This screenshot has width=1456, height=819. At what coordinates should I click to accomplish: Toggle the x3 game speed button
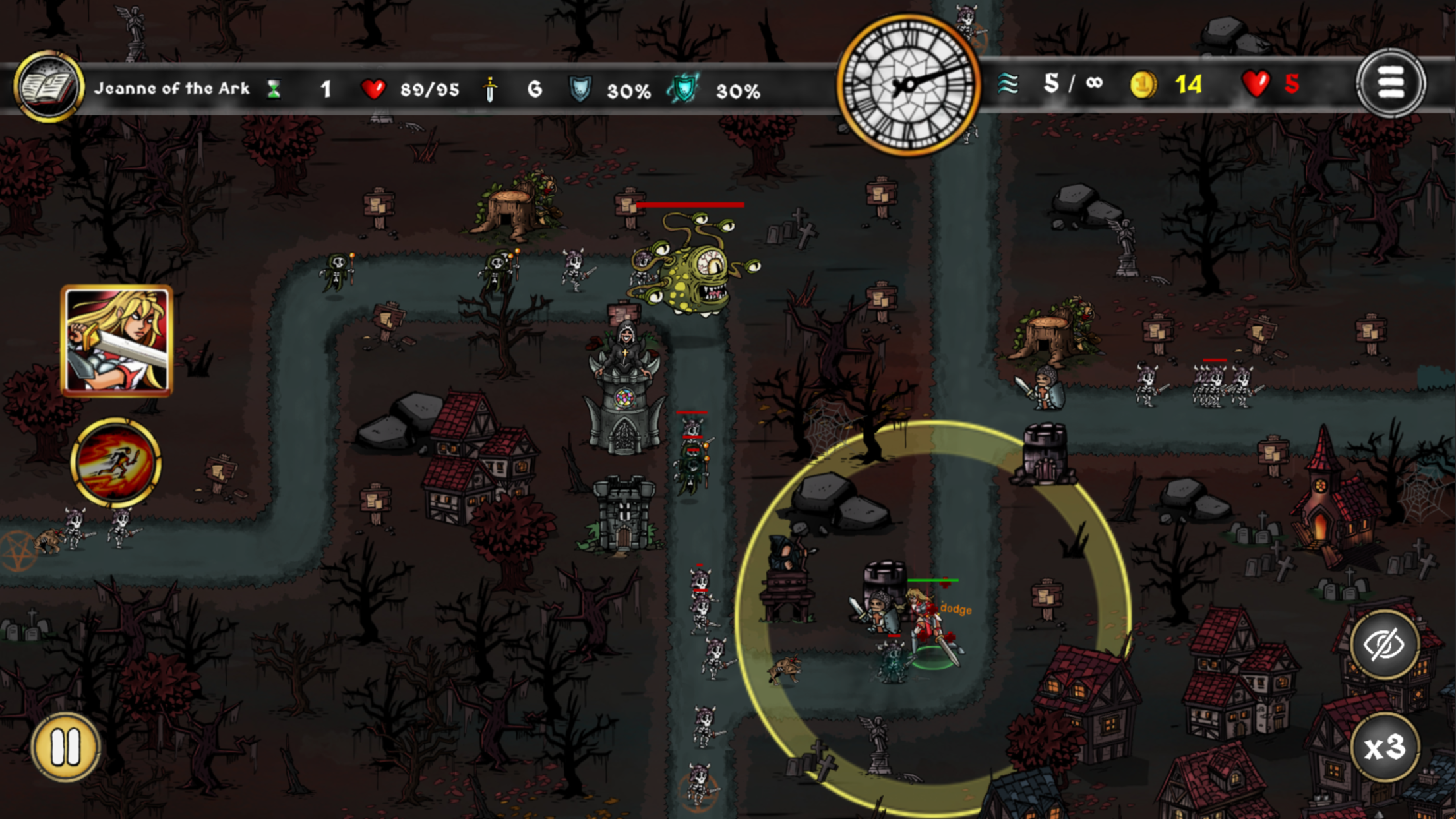click(1384, 747)
